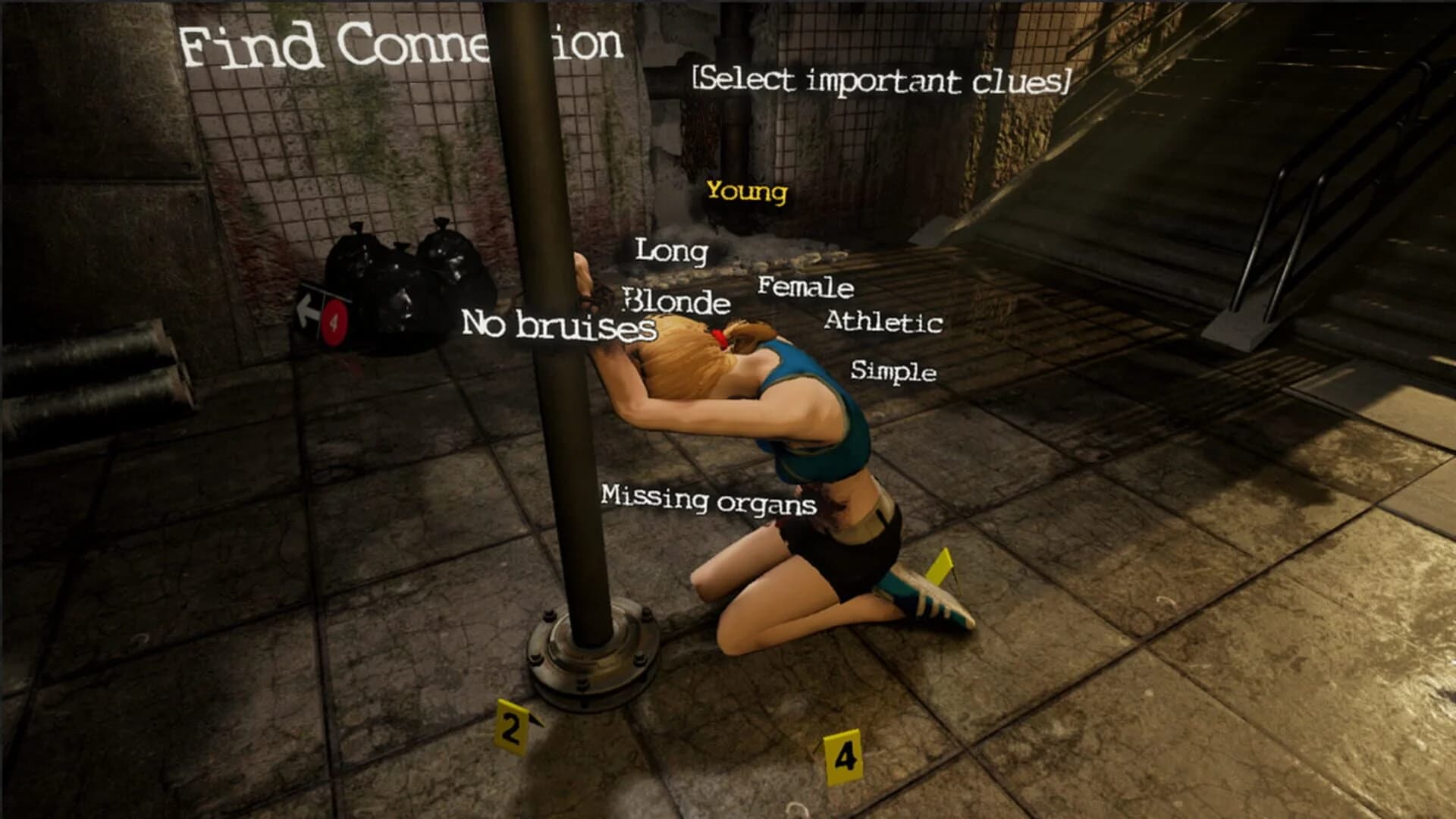The width and height of the screenshot is (1456, 819).
Task: Select the "Long" clue
Action: (672, 250)
